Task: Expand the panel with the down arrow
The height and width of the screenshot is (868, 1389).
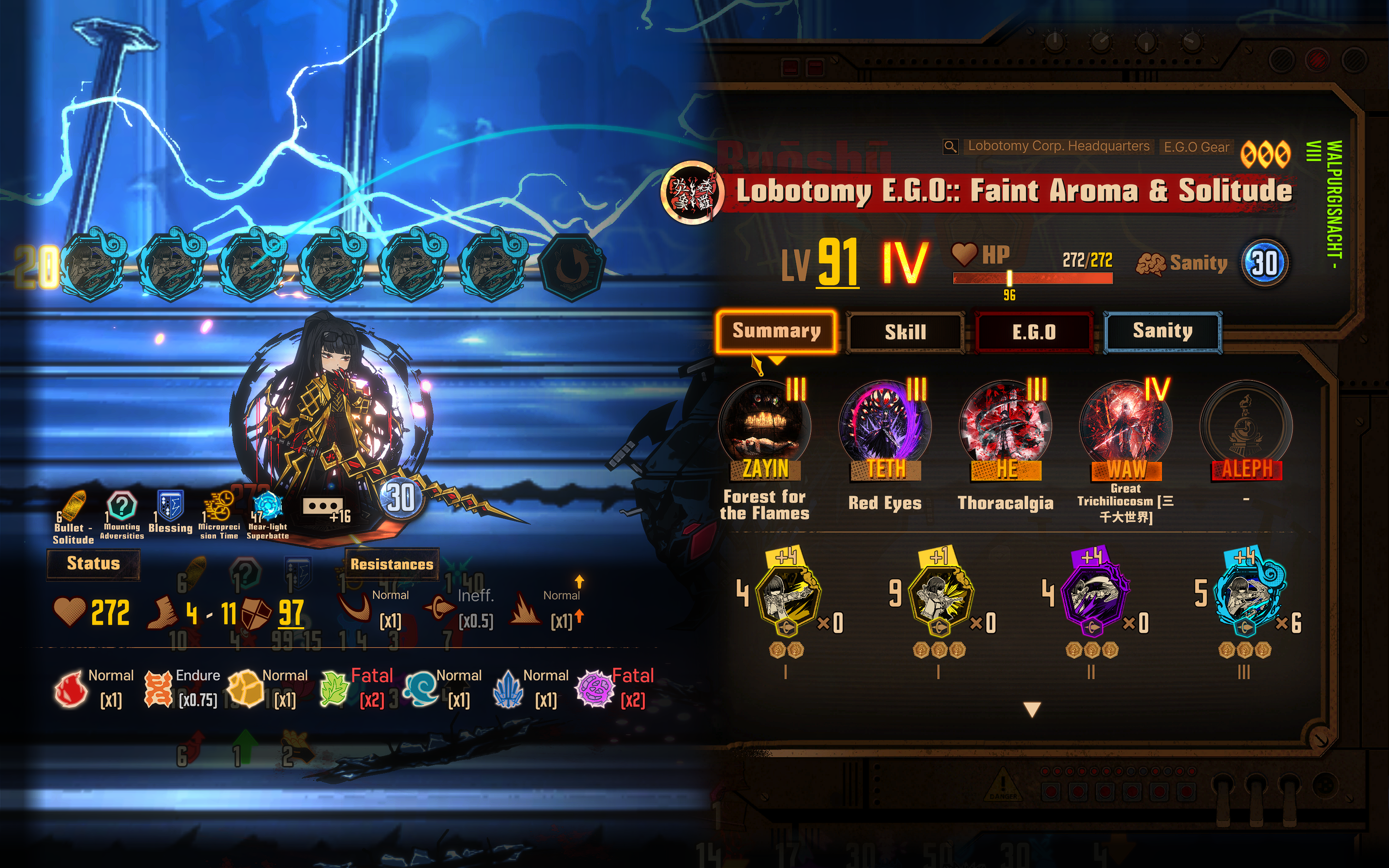Action: (x=1032, y=710)
